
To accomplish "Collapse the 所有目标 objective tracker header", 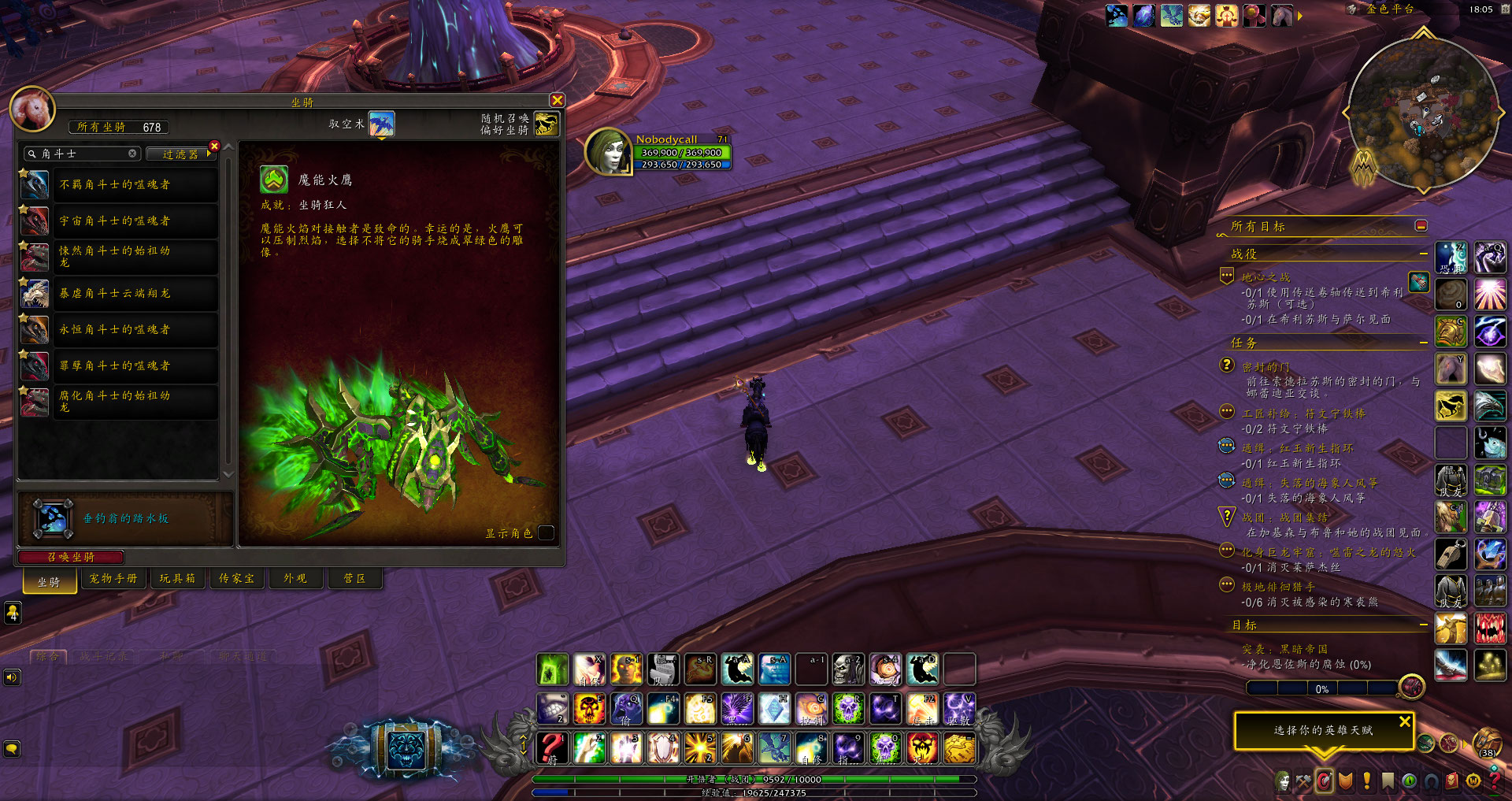I will 1421,226.
